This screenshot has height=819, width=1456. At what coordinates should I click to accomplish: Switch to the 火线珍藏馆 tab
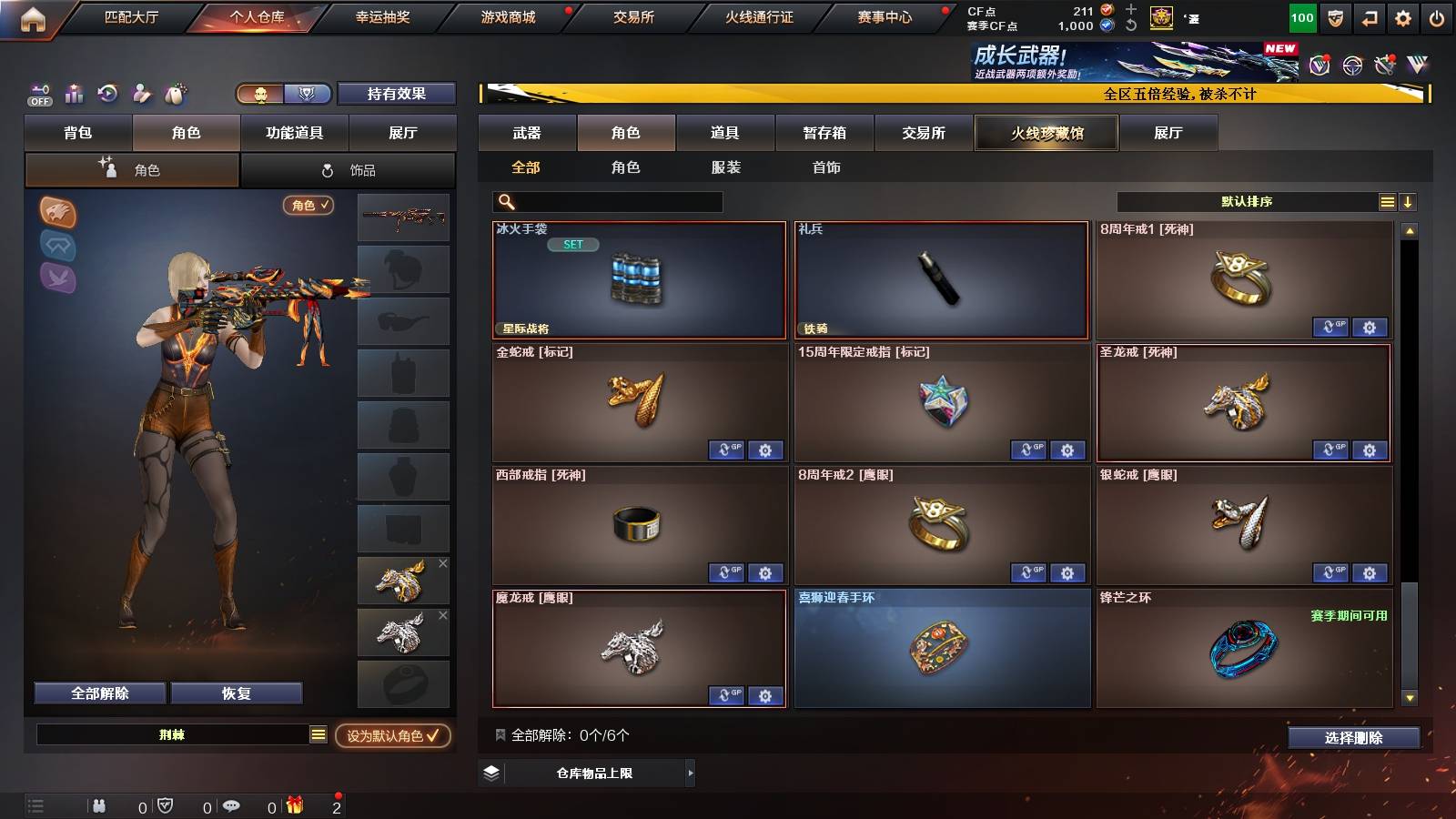[1046, 133]
